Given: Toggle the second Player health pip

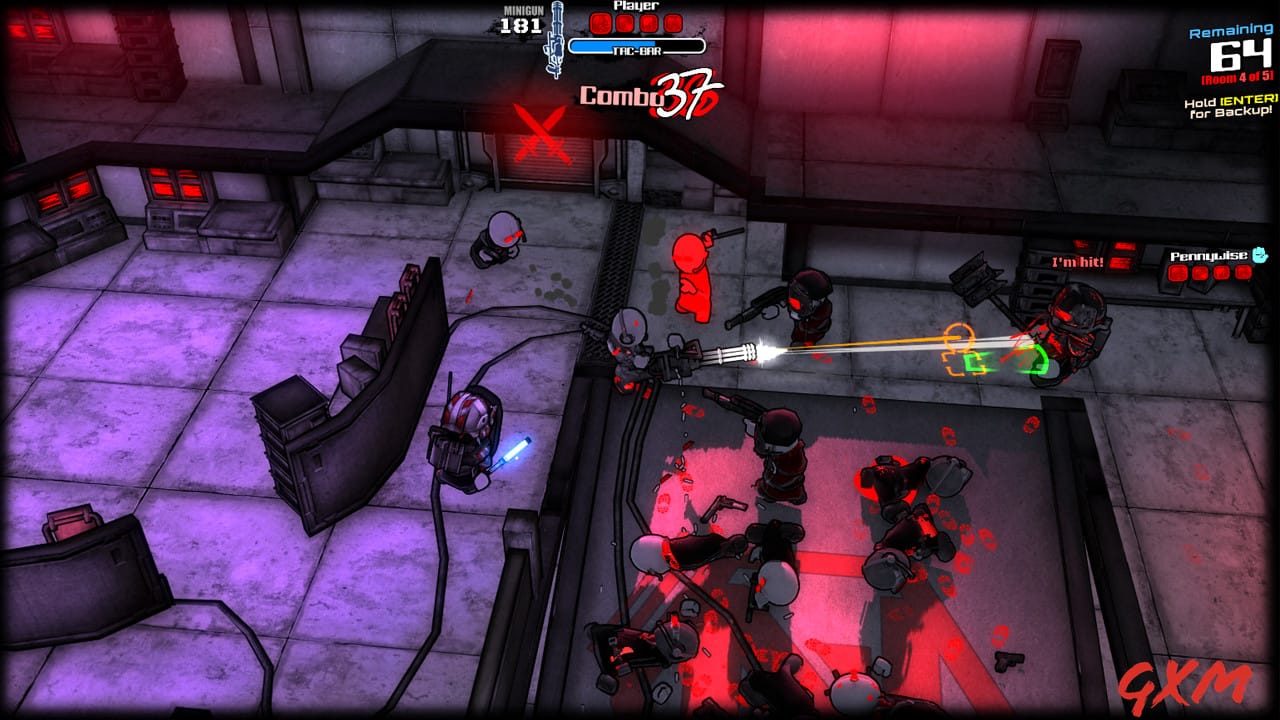Looking at the screenshot, I should 624,22.
